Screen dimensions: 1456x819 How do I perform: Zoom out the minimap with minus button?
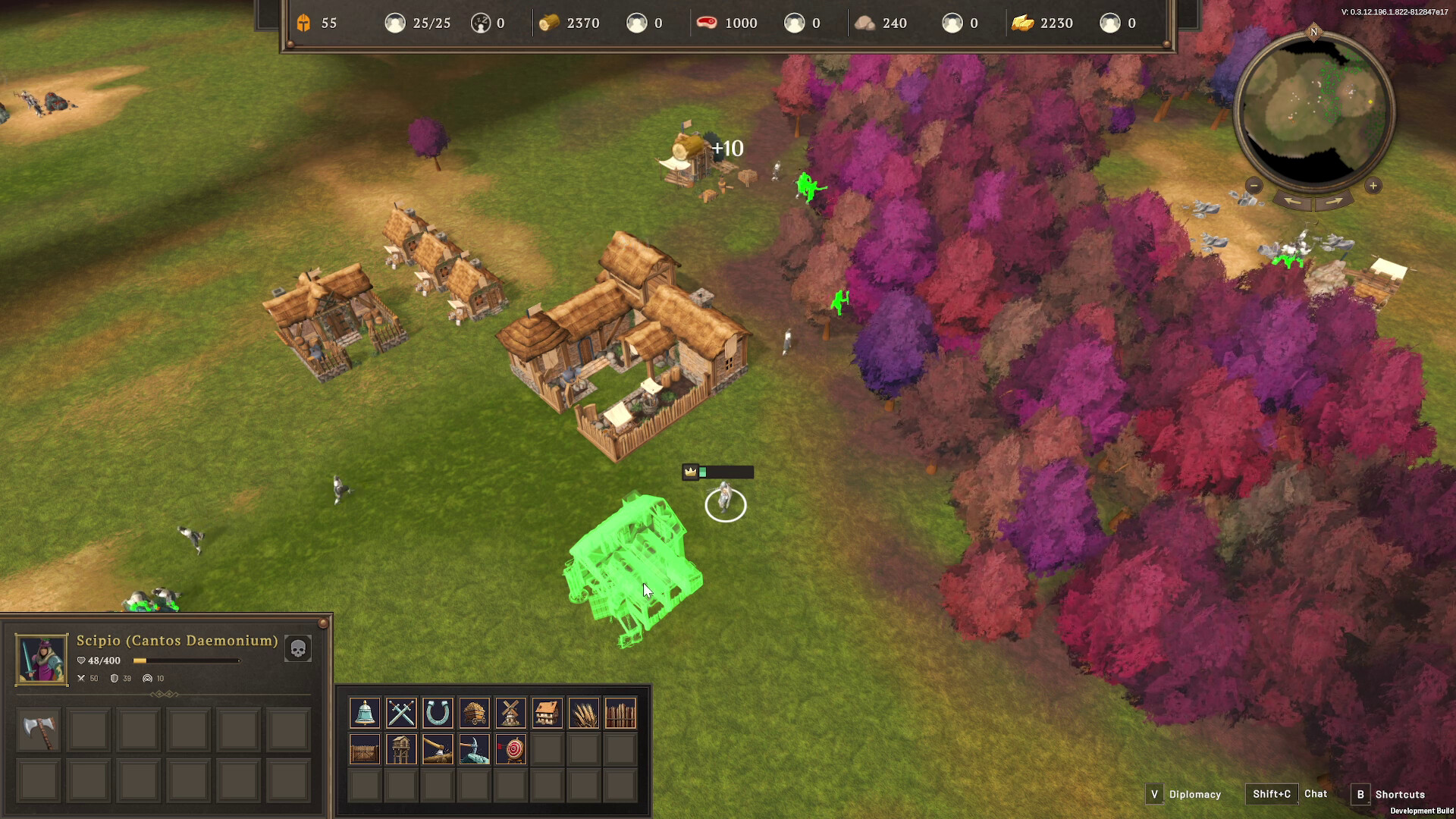point(1254,186)
